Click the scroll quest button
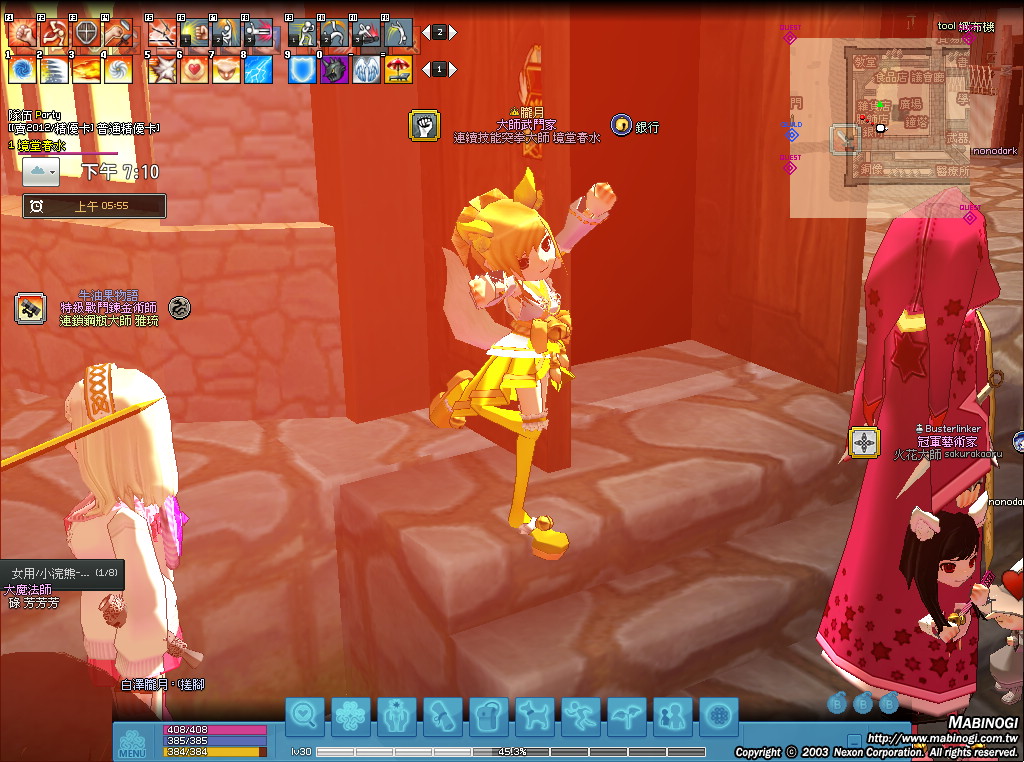This screenshot has width=1024, height=762. pyautogui.click(x=442, y=717)
